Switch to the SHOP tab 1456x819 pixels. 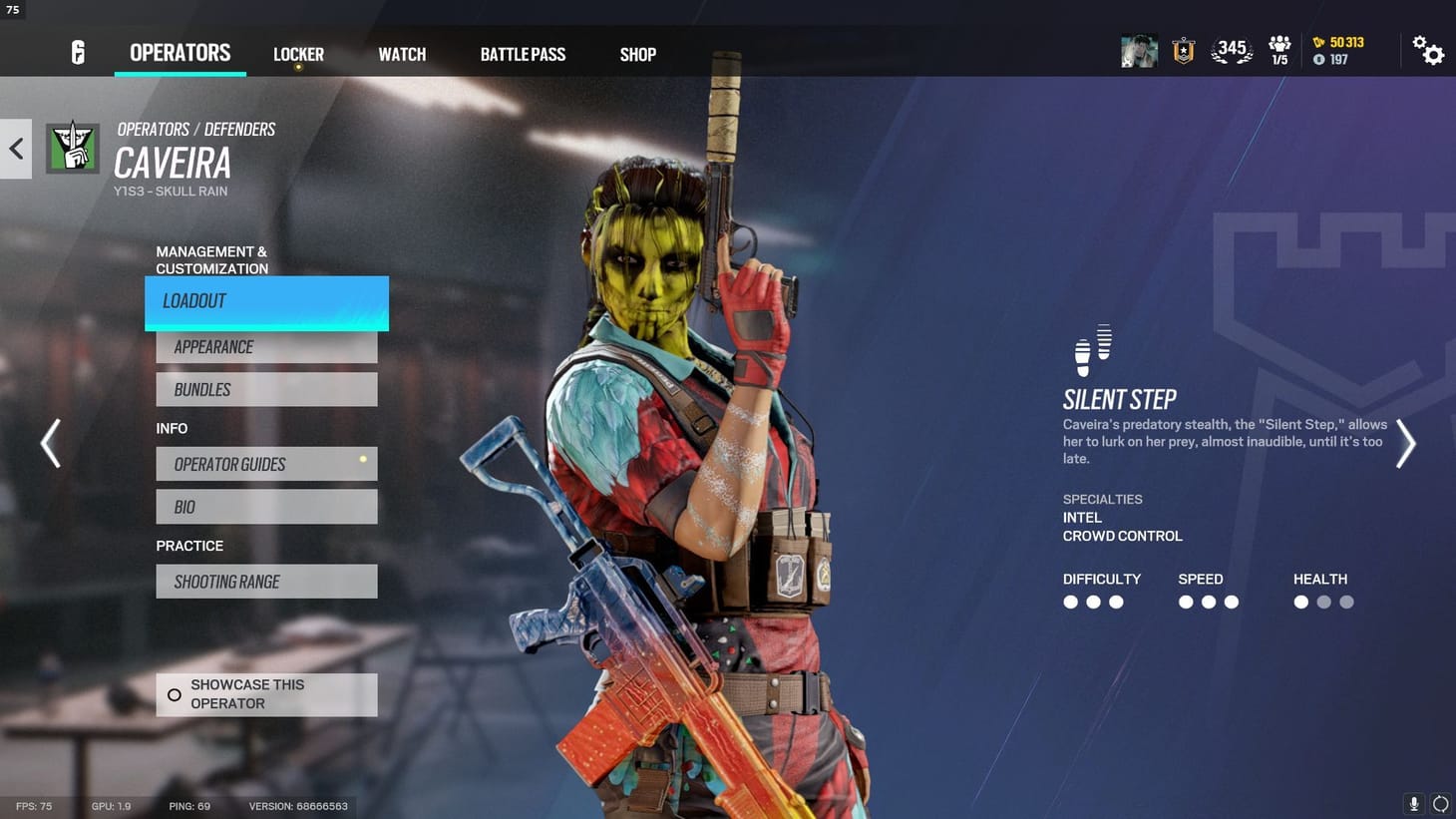637,54
